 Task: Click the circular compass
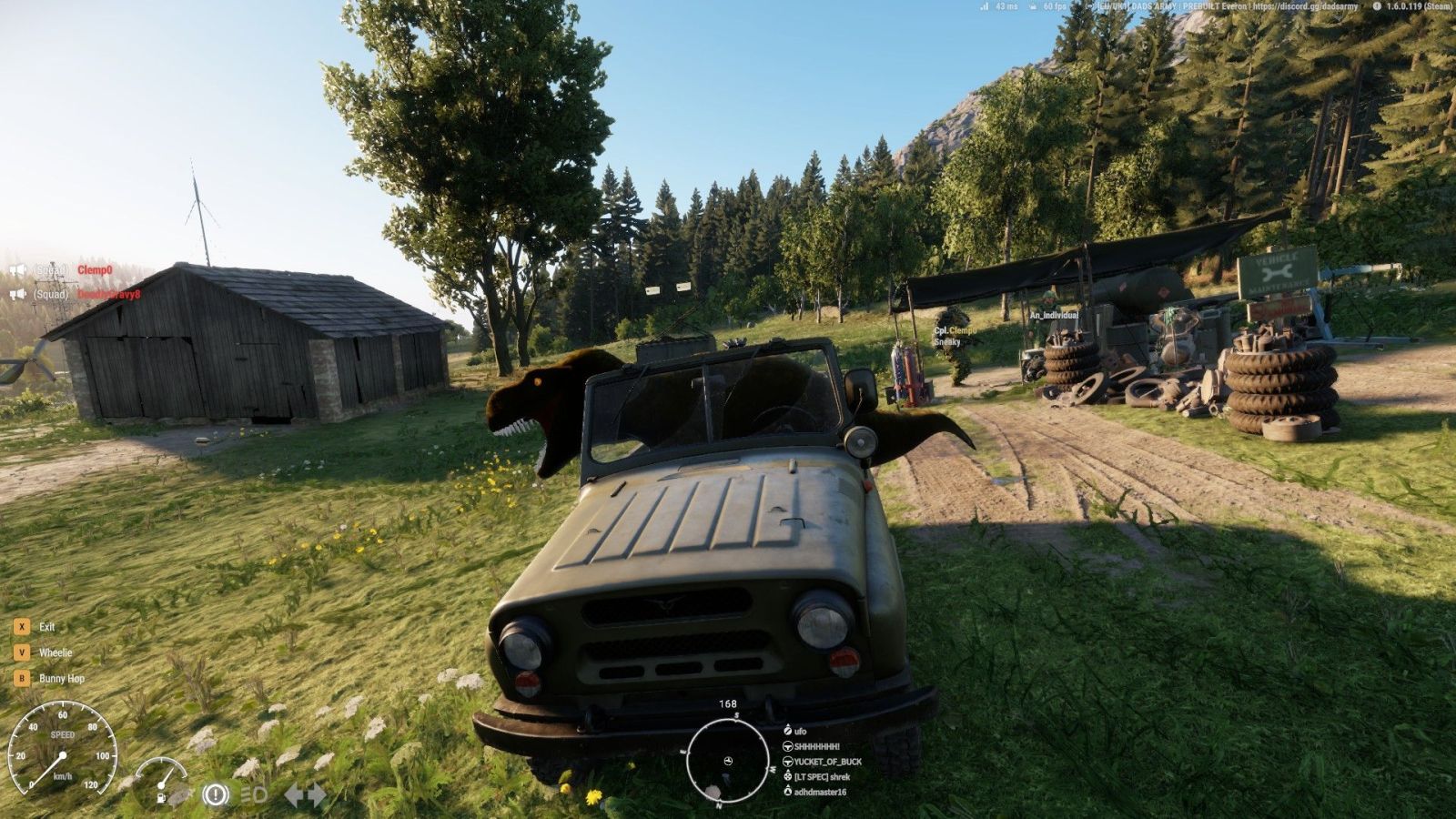pos(727,760)
